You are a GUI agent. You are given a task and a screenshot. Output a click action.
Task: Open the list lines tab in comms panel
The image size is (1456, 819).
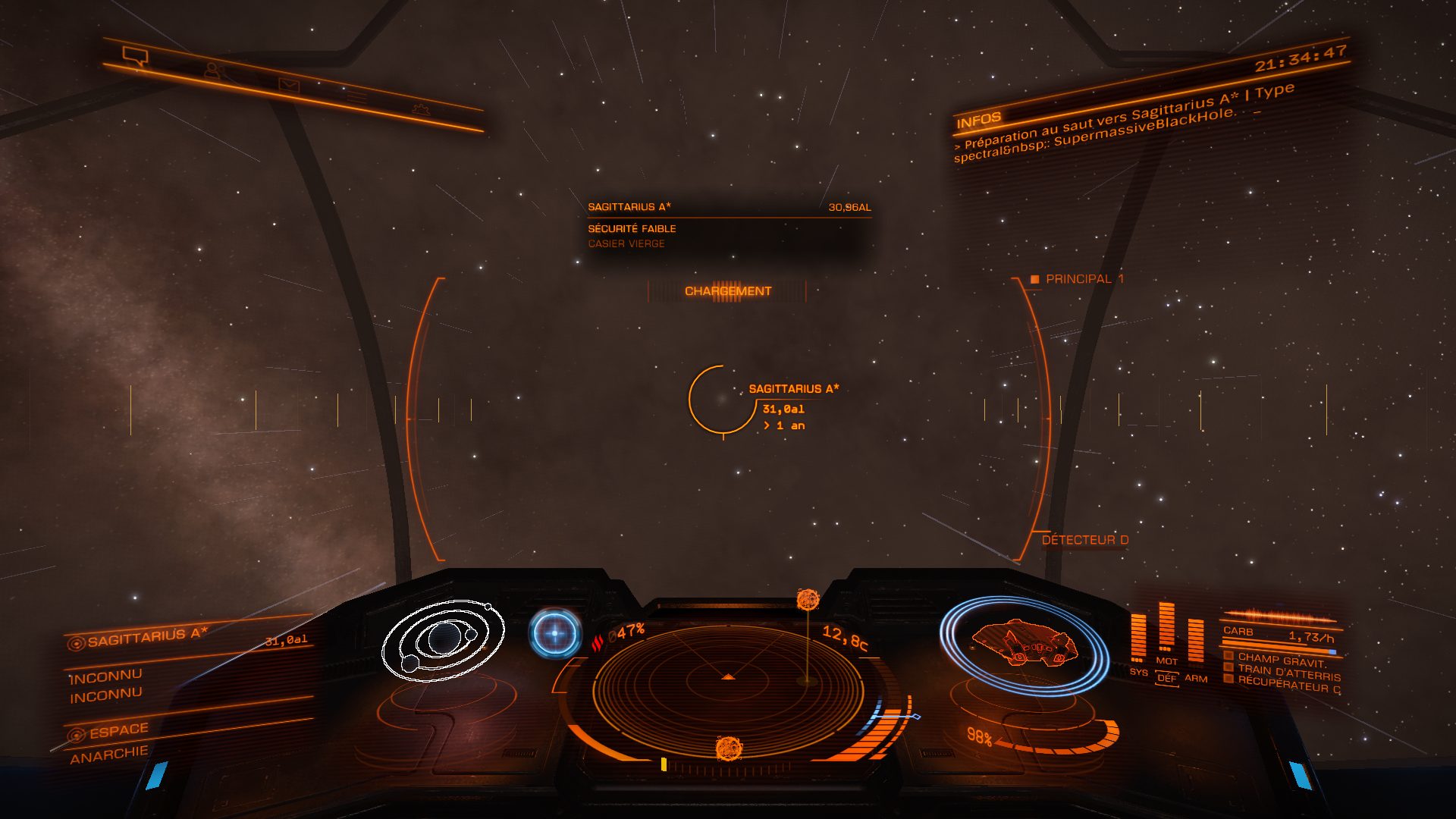pos(356,97)
